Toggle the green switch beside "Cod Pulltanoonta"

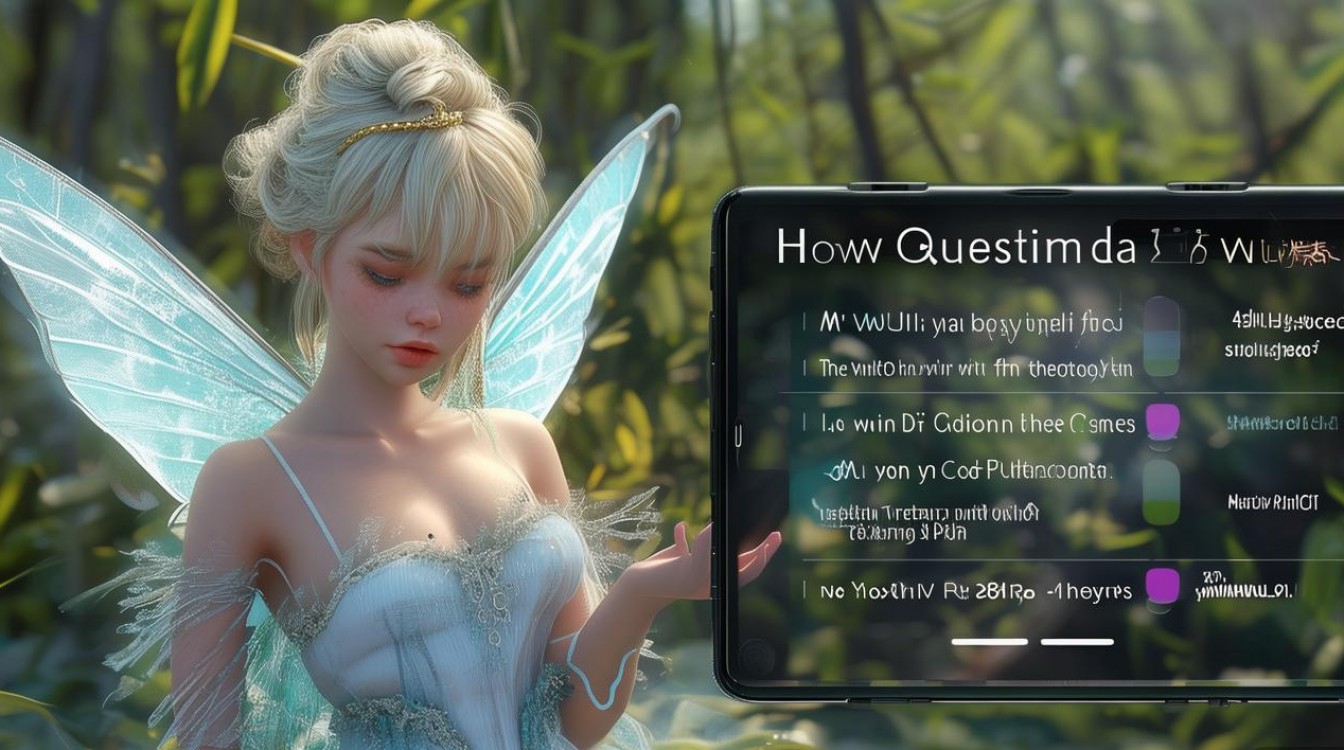[1161, 492]
